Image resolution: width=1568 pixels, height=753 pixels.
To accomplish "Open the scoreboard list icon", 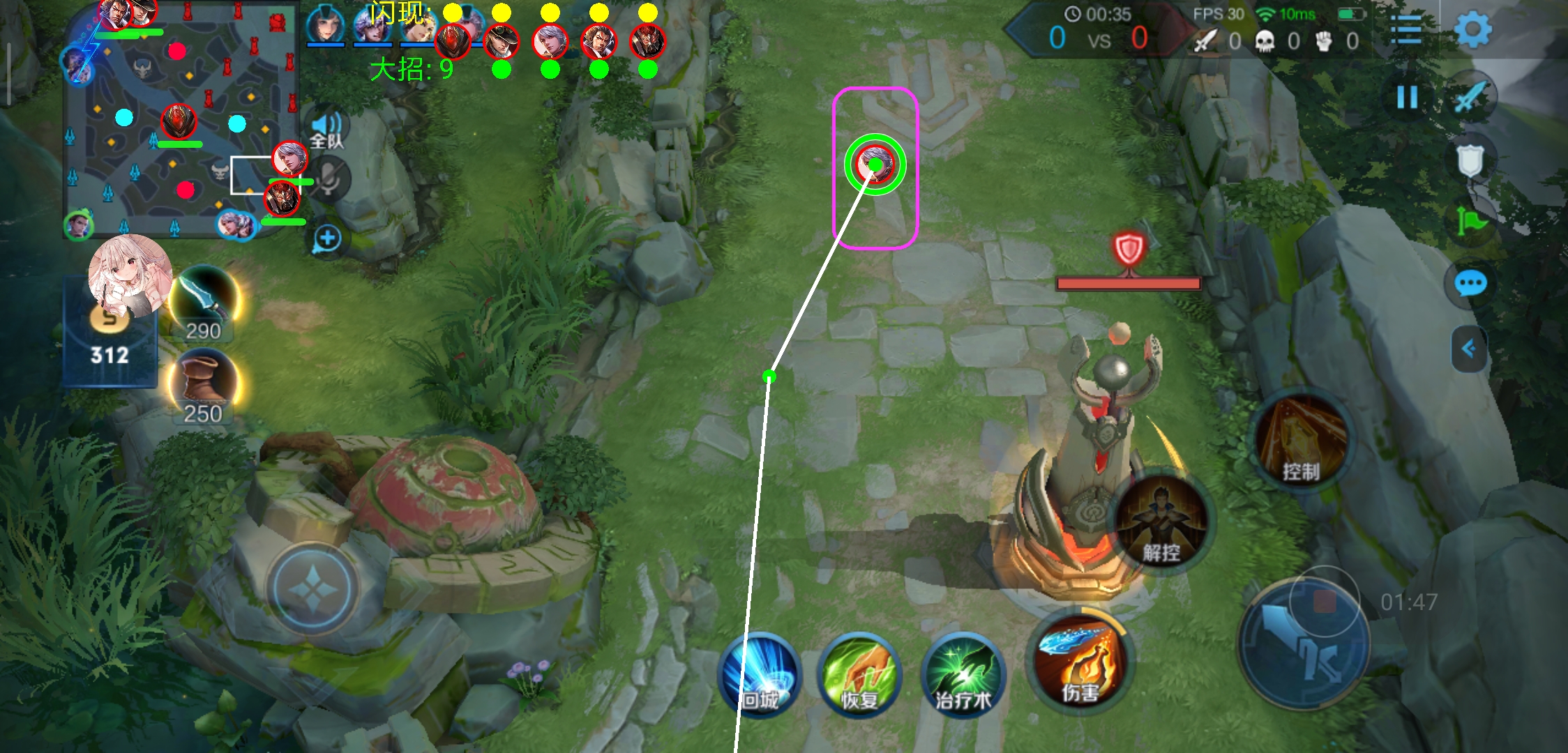I will click(1405, 30).
